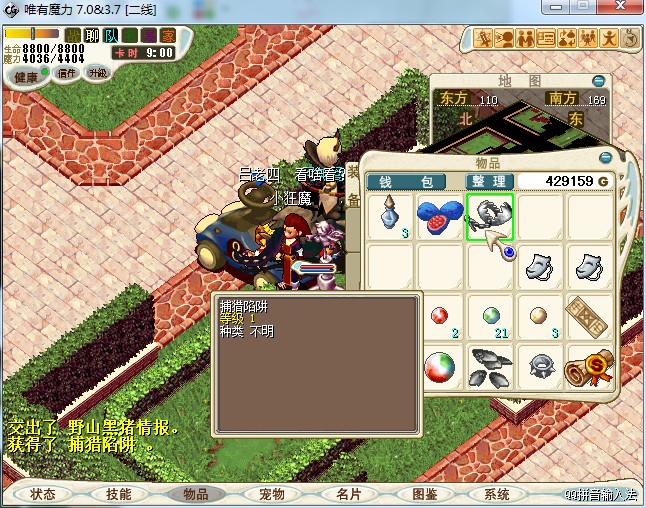Click the 升级 level-up button
The height and width of the screenshot is (508, 646).
pyautogui.click(x=98, y=73)
